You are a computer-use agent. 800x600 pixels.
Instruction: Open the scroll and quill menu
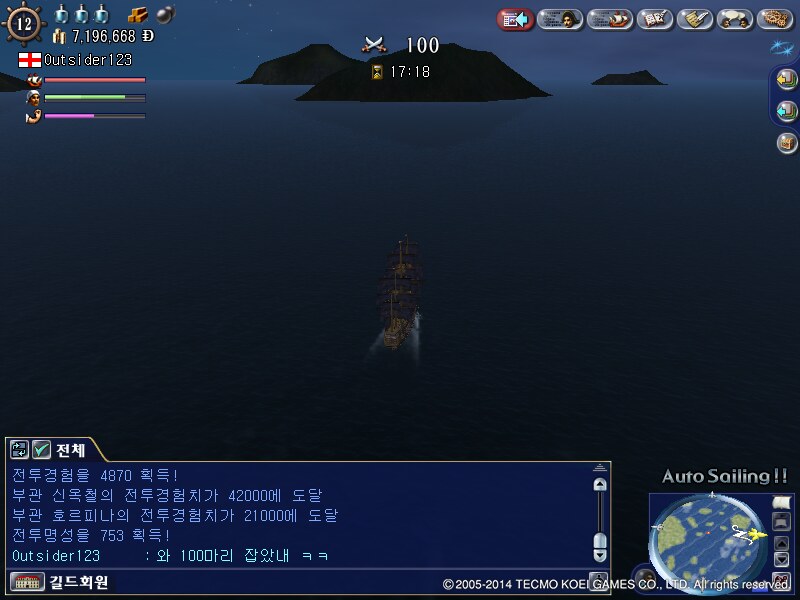pyautogui.click(x=696, y=18)
